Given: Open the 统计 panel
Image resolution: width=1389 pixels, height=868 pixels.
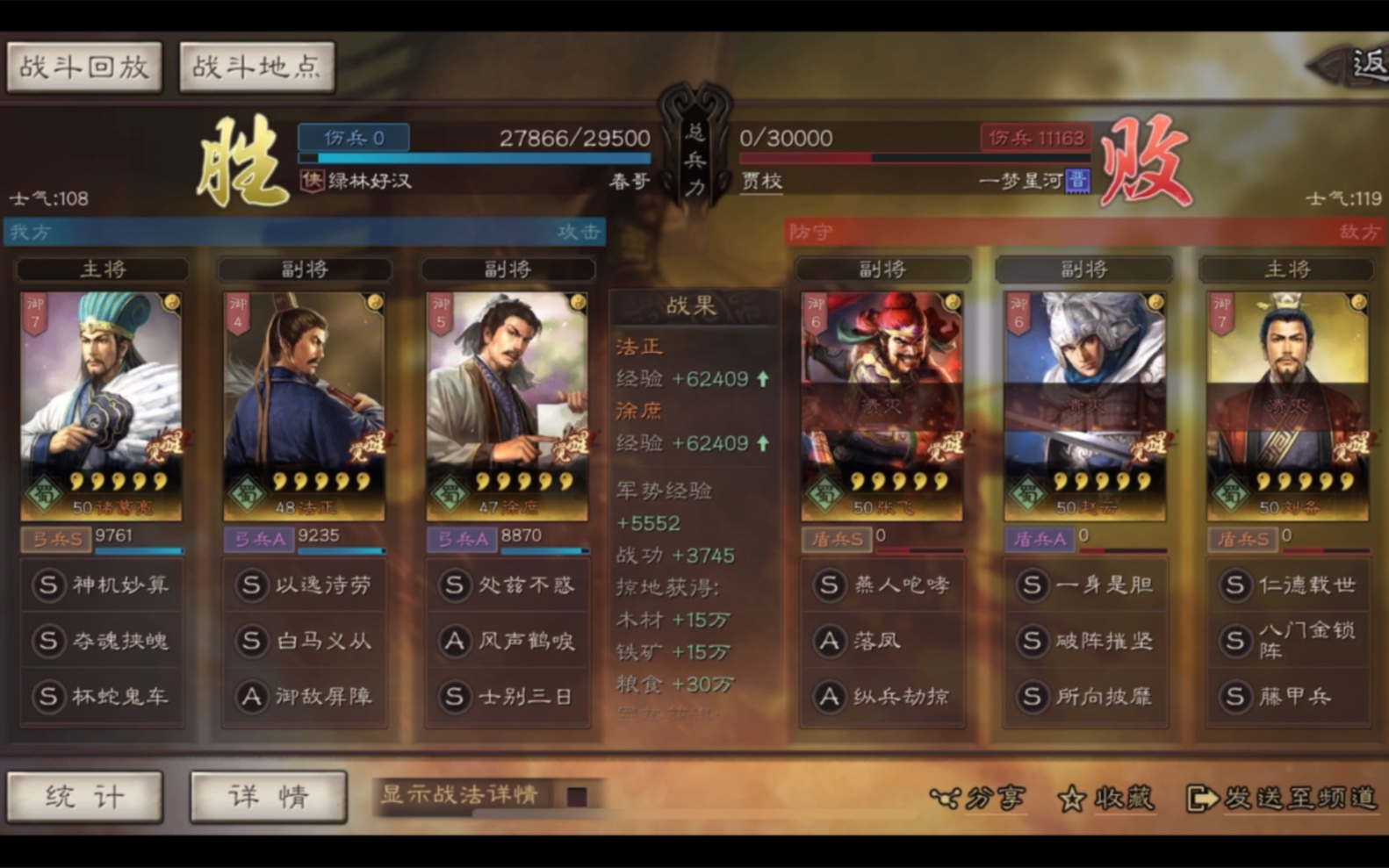Looking at the screenshot, I should click(x=85, y=795).
